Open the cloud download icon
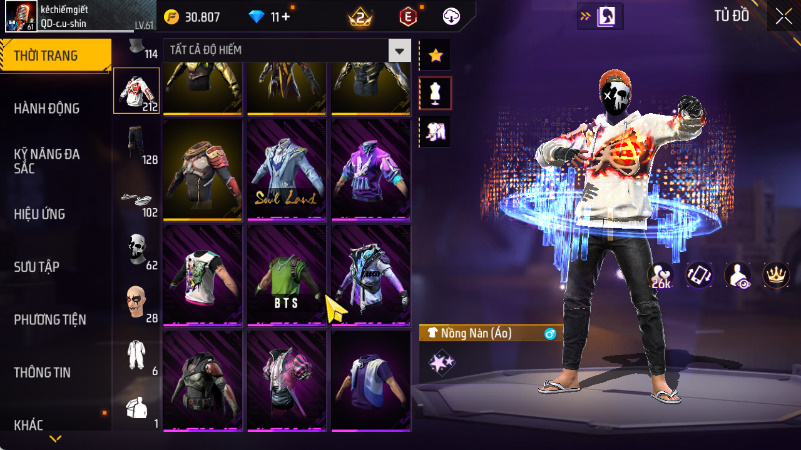Screen dimensions: 801x450 pyautogui.click(x=451, y=16)
